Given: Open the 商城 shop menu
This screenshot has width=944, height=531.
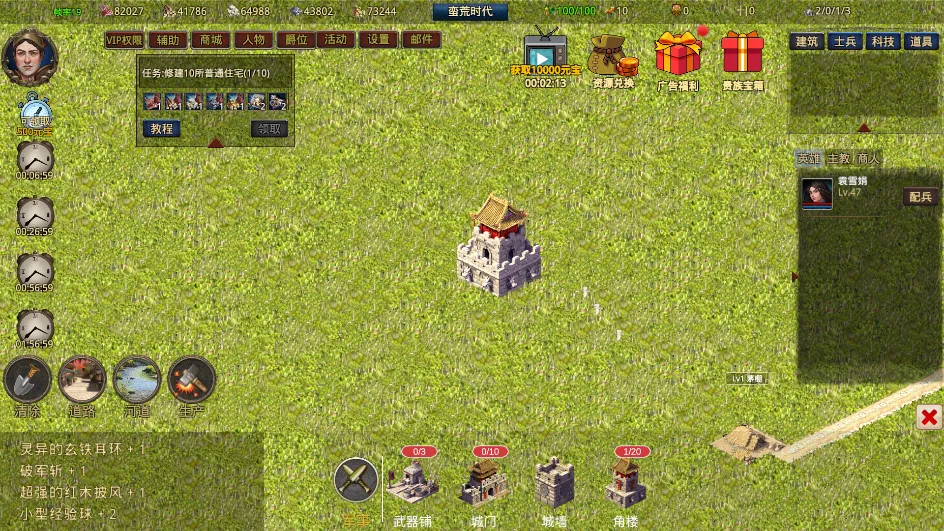Looking at the screenshot, I should pos(211,40).
